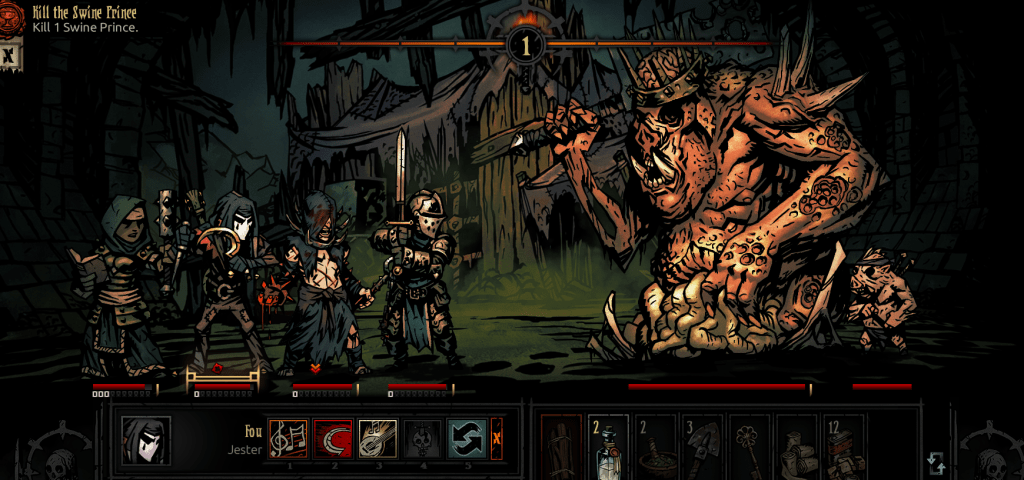Select the red sickle attack skill
This screenshot has height=480, width=1024.
[x=332, y=438]
